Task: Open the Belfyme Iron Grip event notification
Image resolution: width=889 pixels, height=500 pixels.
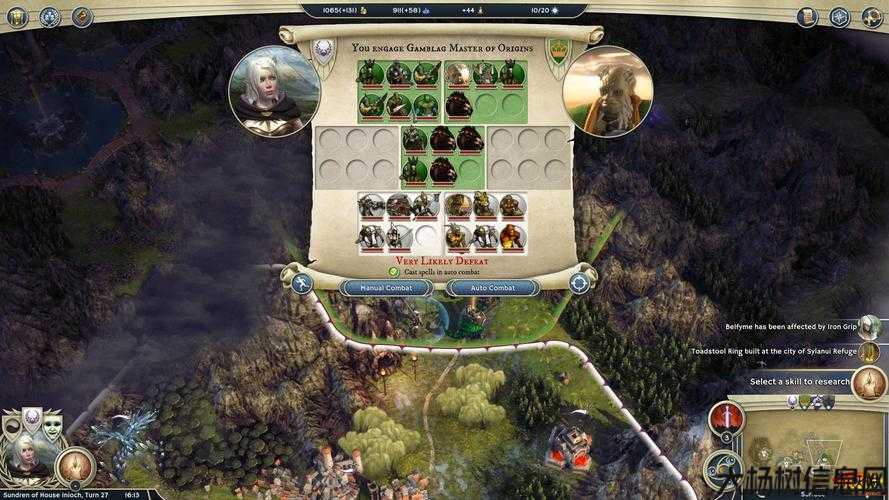Action: tap(790, 327)
